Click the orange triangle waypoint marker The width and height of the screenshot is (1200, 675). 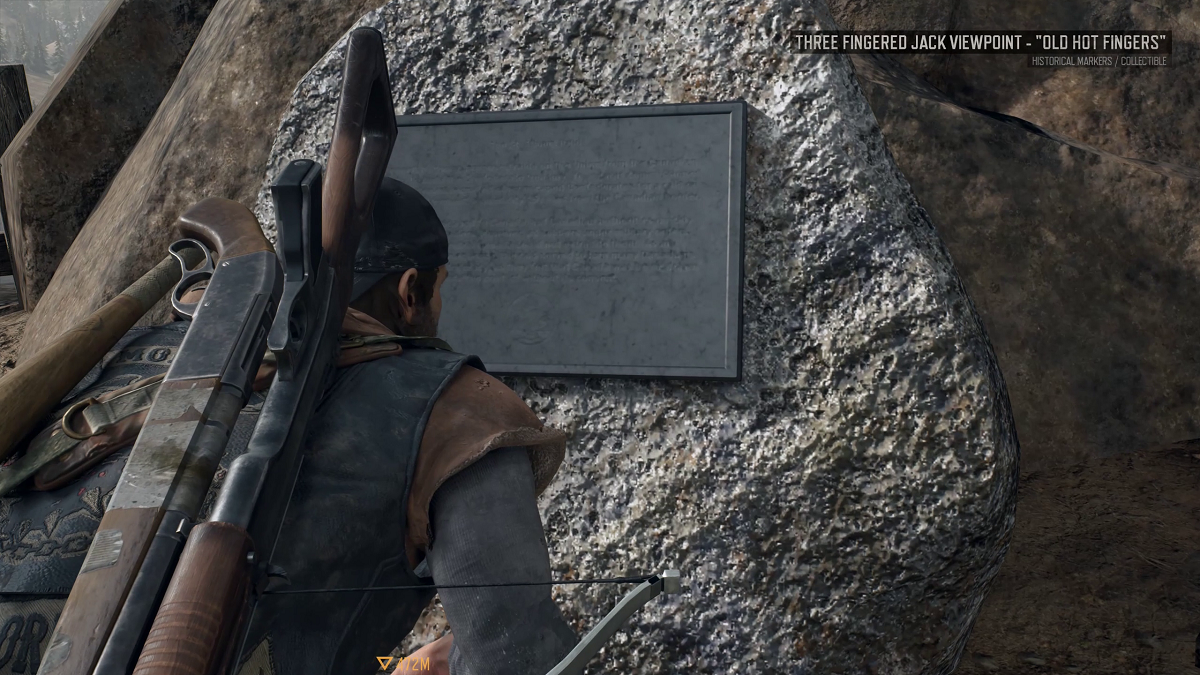(x=384, y=663)
